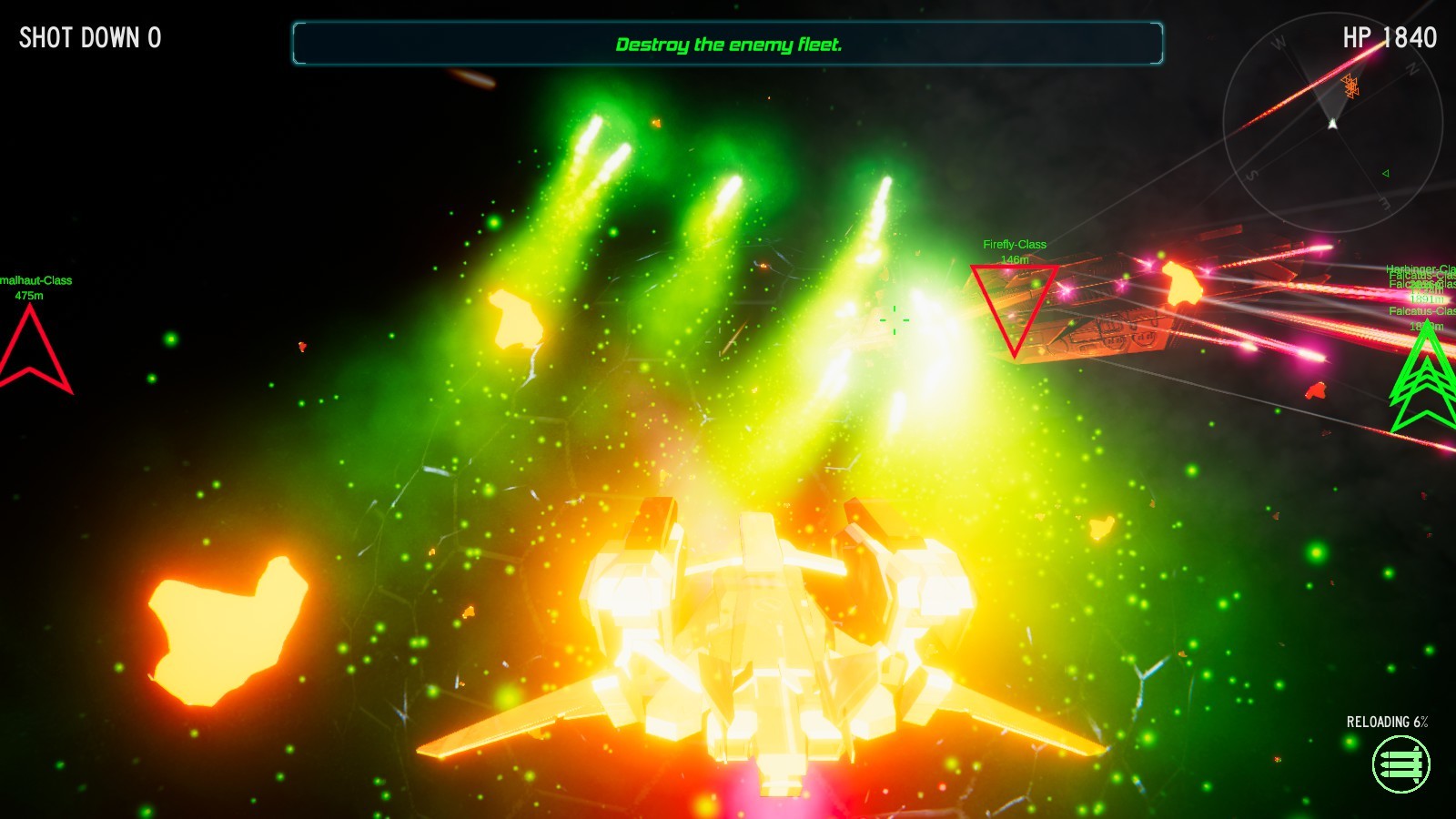Image resolution: width=1456 pixels, height=819 pixels.
Task: Click the Destroy the enemy fleet banner
Action: [x=728, y=44]
